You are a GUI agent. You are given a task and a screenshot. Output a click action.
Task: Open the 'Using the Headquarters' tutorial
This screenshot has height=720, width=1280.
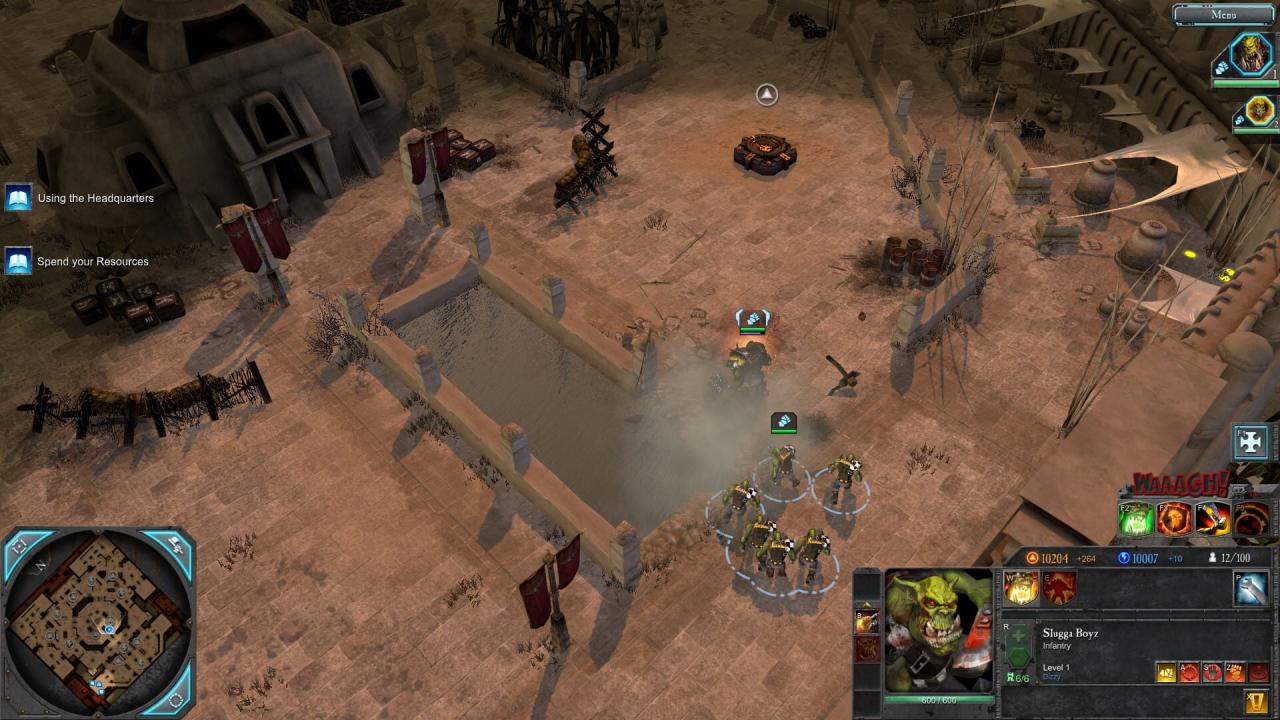tap(19, 198)
